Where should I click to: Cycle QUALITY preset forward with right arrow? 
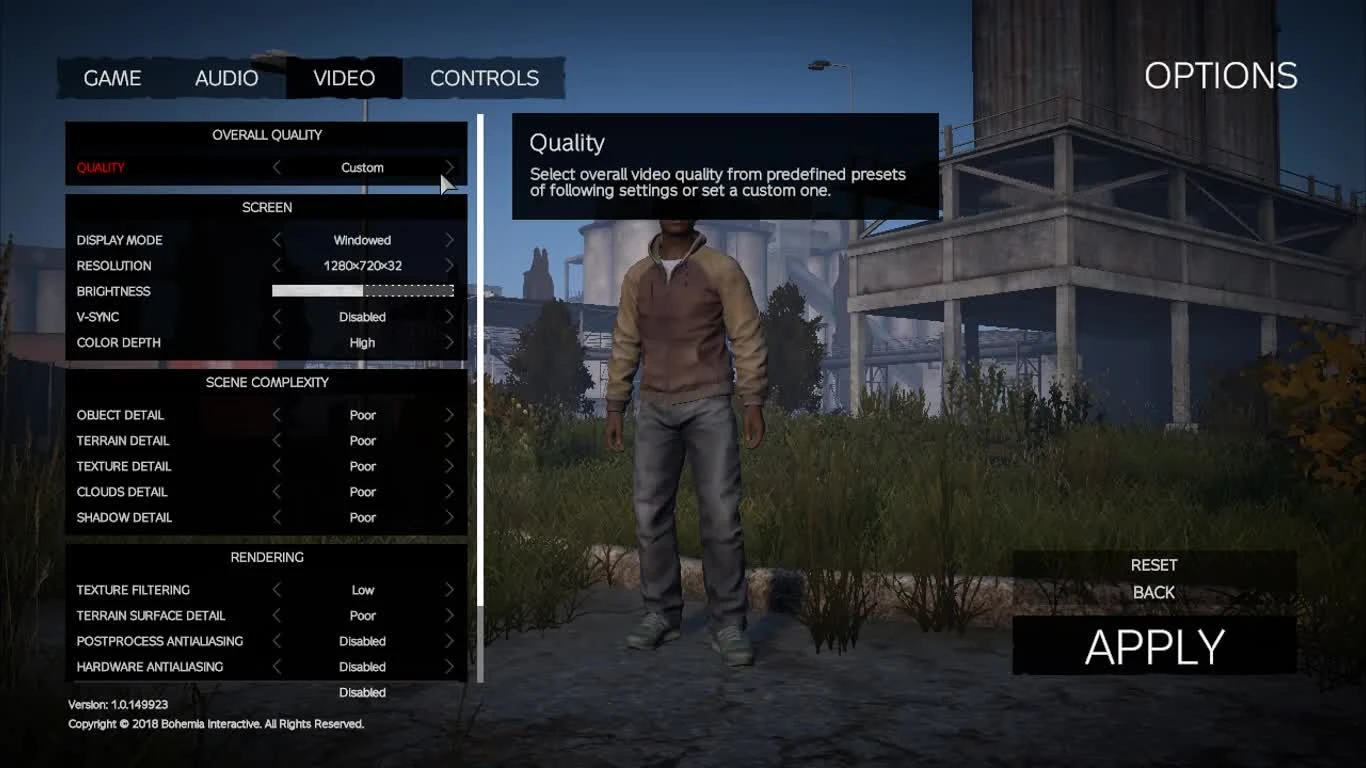pos(449,167)
